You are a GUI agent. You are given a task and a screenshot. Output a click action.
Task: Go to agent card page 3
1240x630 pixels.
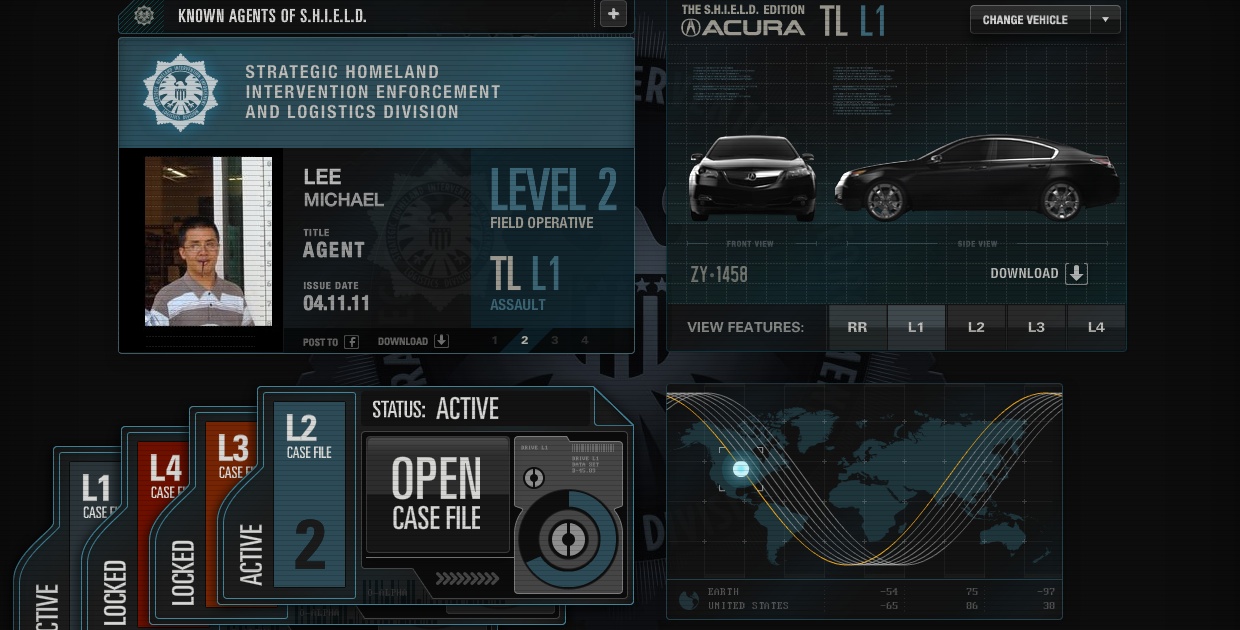click(x=555, y=341)
